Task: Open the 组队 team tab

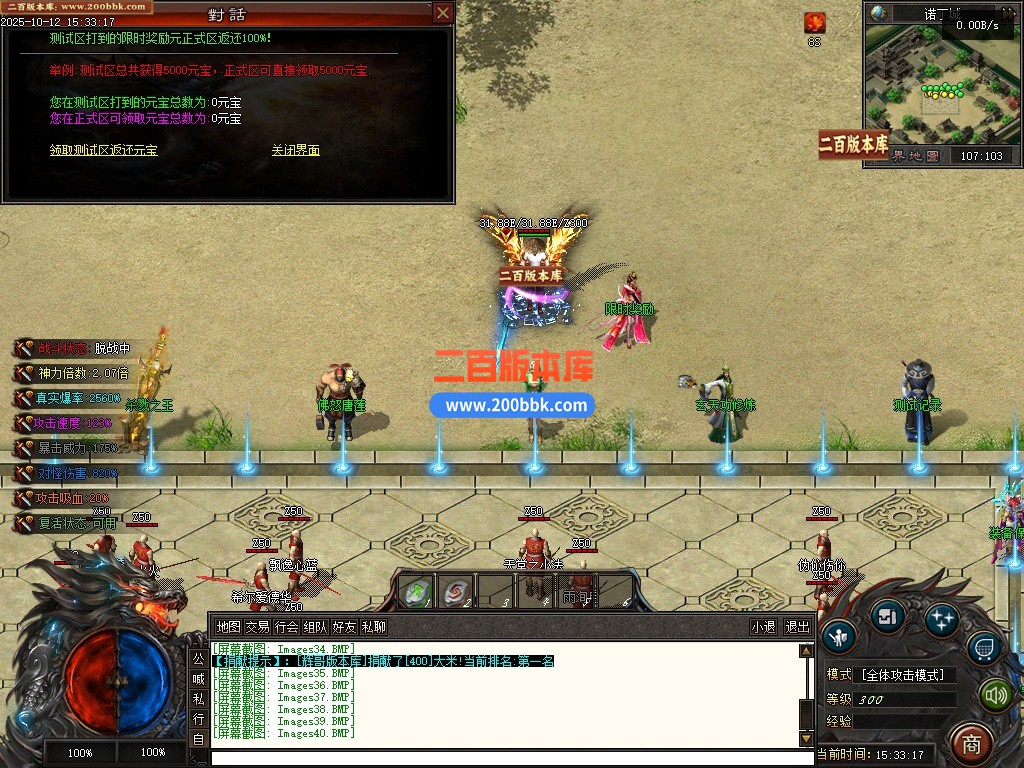Action: [x=315, y=627]
